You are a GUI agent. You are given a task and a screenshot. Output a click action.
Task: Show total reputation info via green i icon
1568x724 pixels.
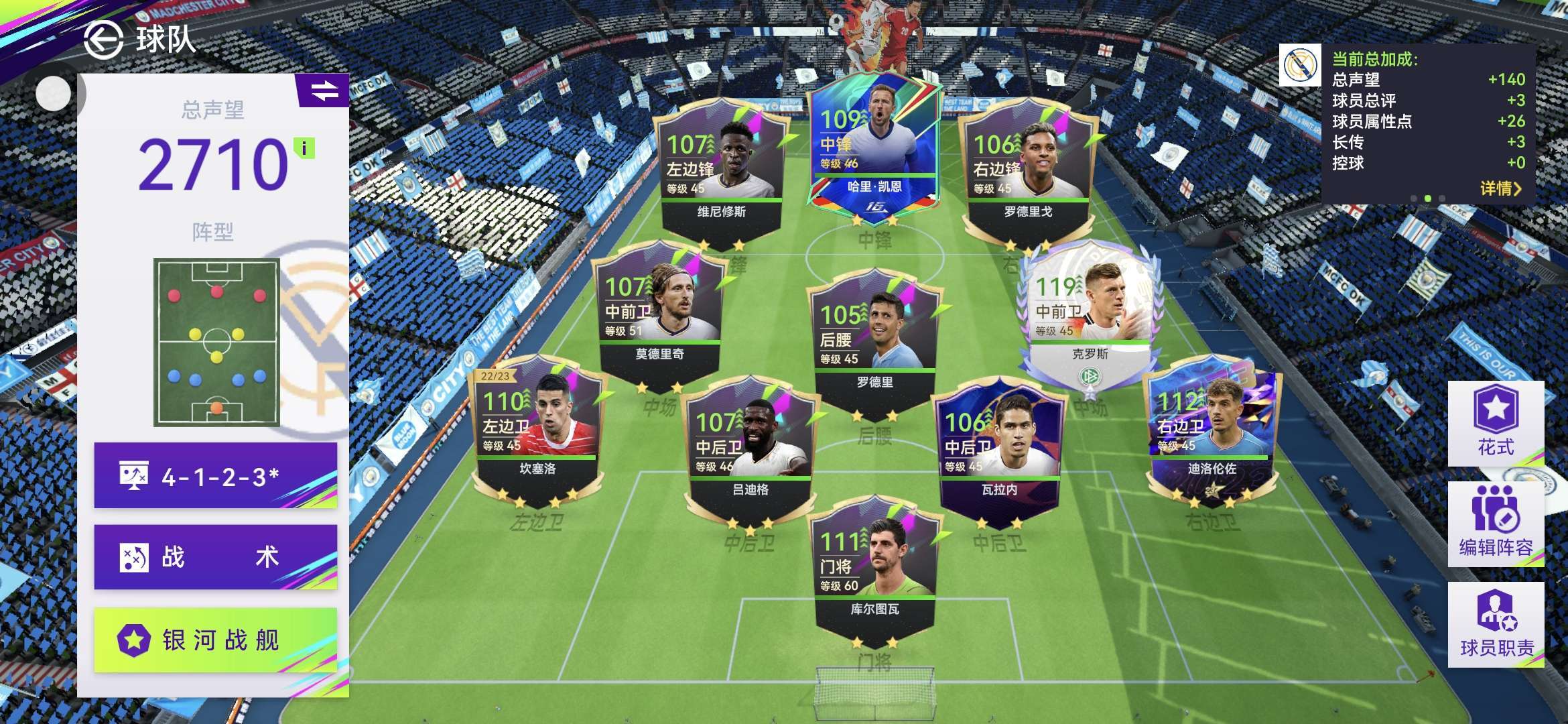[x=305, y=148]
